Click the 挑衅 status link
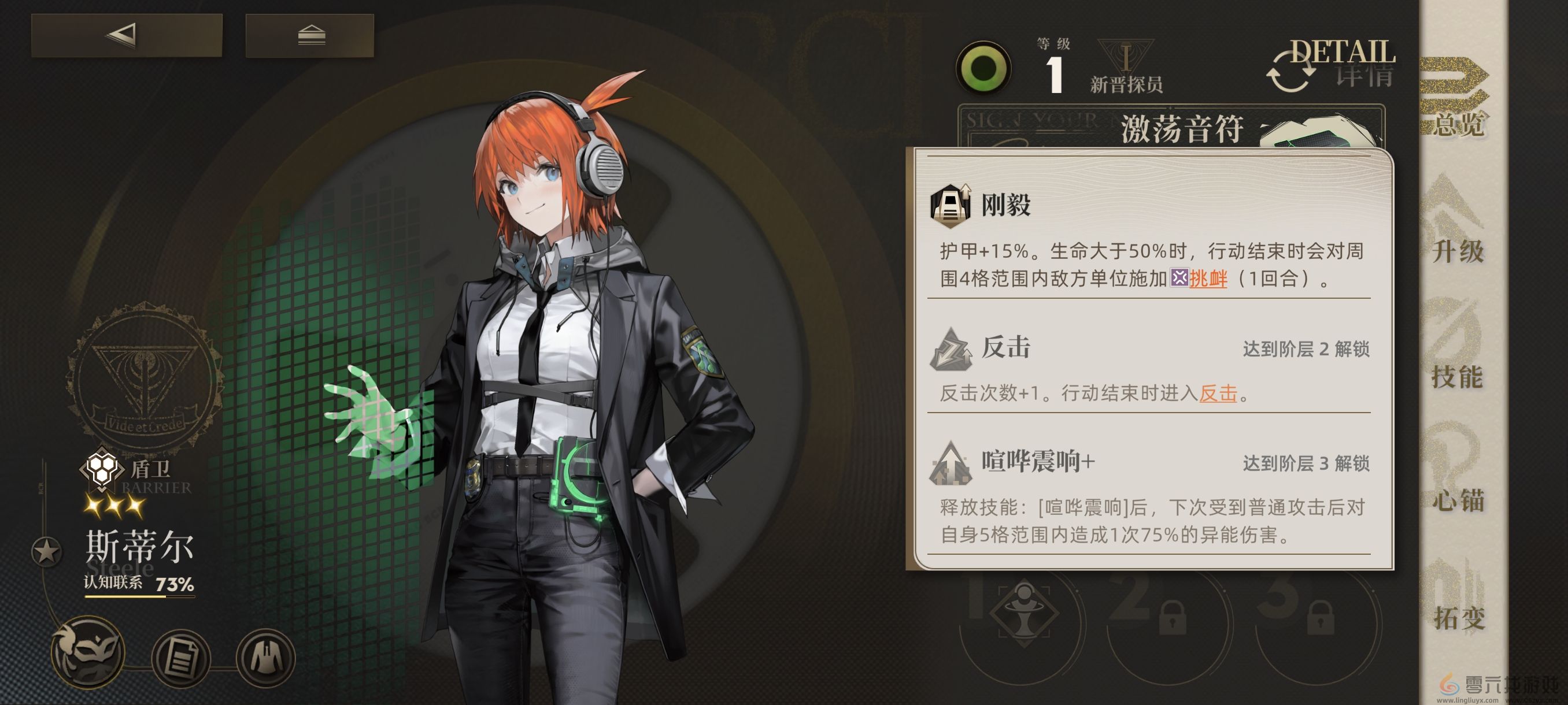 pos(1209,279)
